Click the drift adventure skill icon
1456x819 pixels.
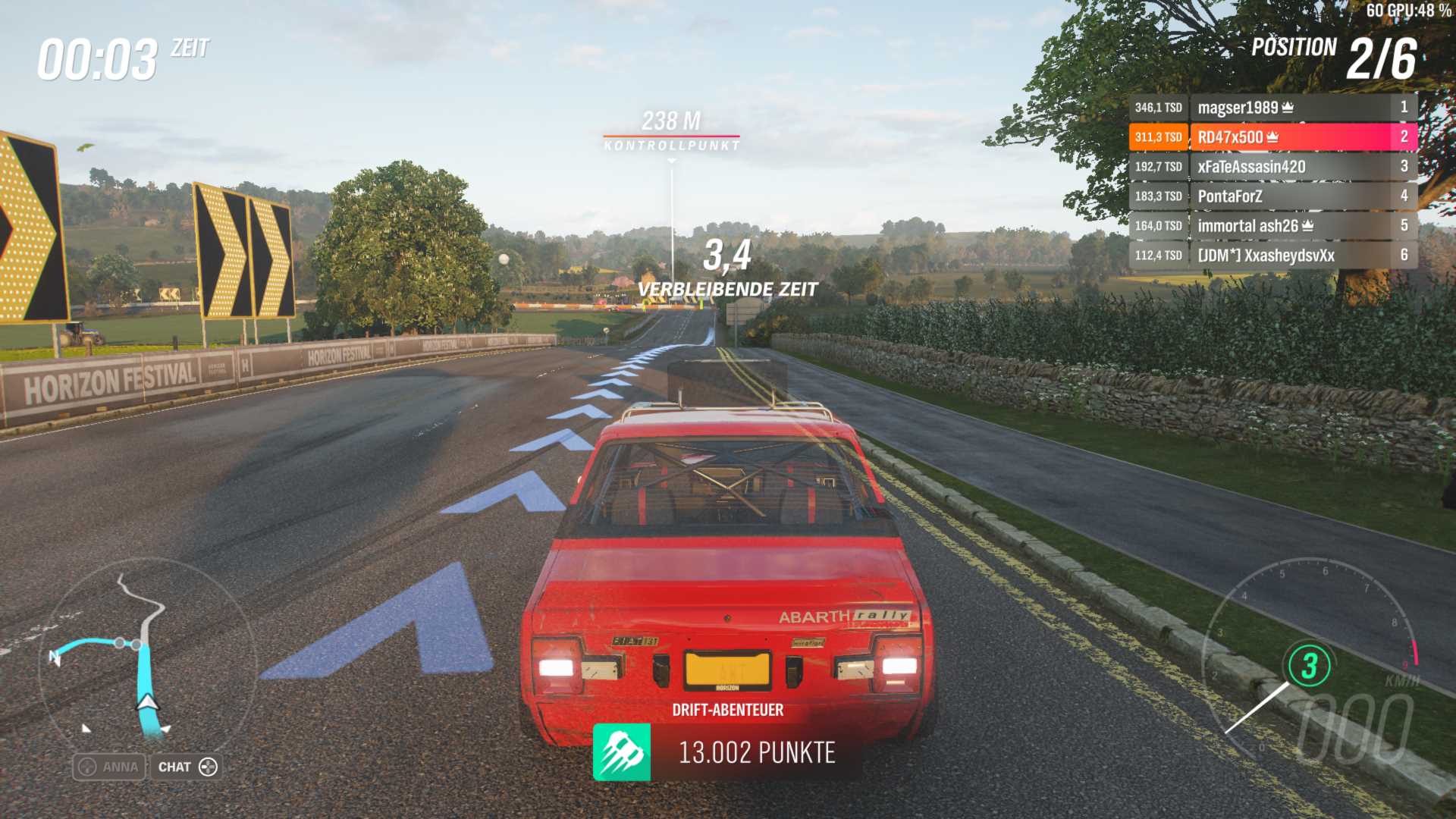pos(623,752)
